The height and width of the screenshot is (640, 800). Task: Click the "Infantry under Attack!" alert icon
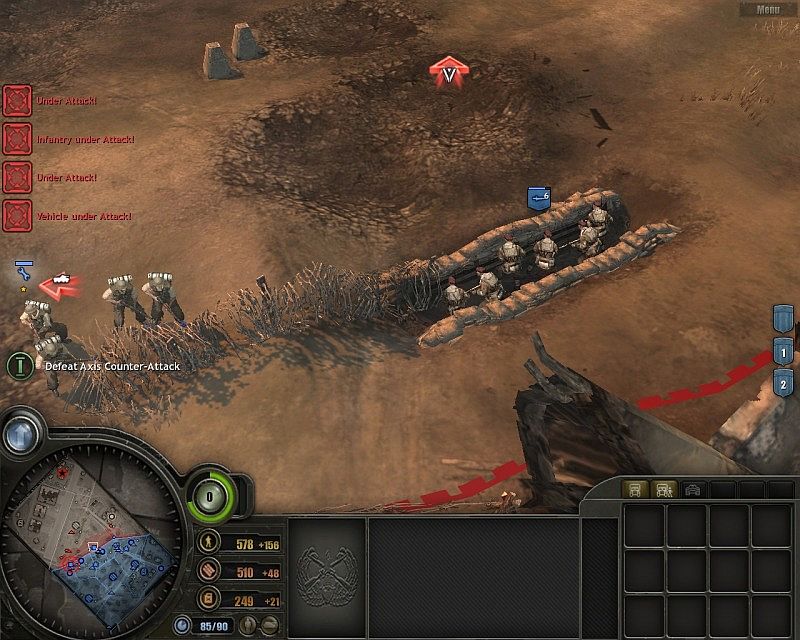point(17,138)
